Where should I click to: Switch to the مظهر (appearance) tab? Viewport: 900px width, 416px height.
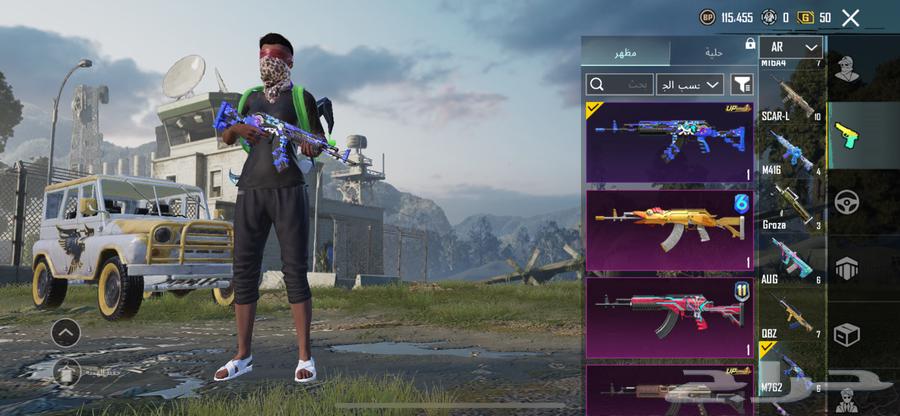(x=626, y=50)
